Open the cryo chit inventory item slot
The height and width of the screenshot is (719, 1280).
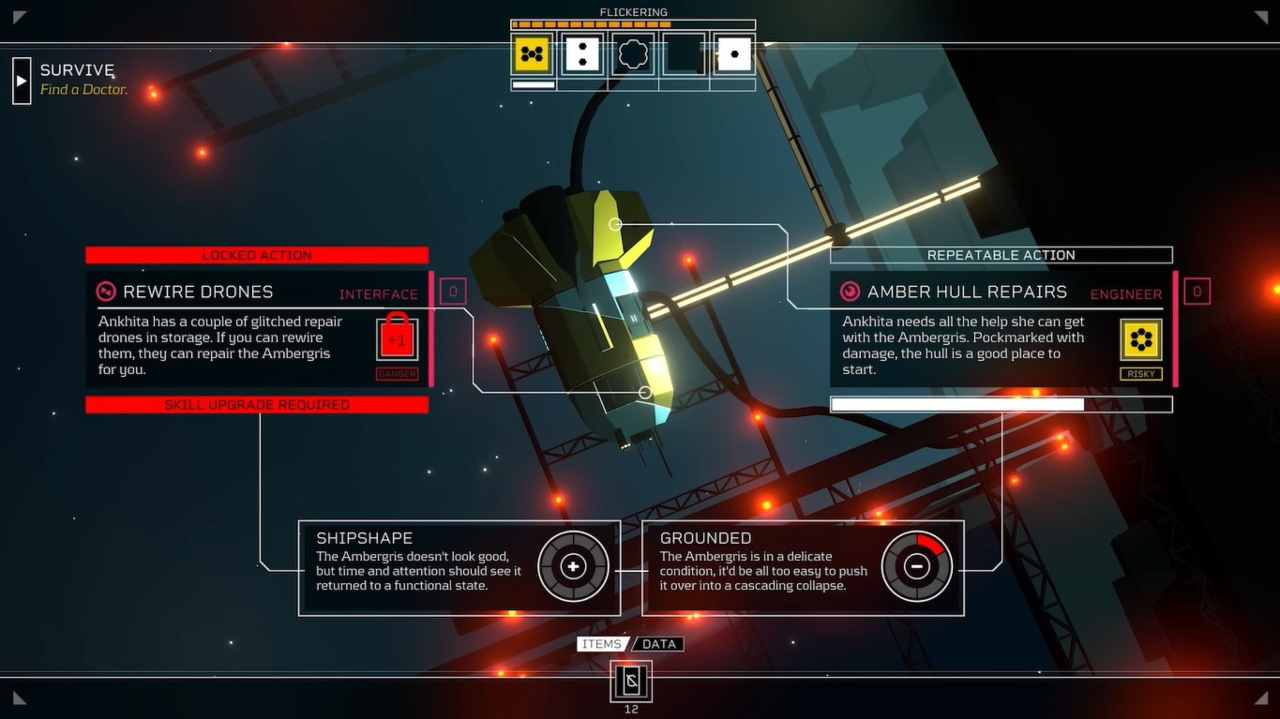coord(631,682)
